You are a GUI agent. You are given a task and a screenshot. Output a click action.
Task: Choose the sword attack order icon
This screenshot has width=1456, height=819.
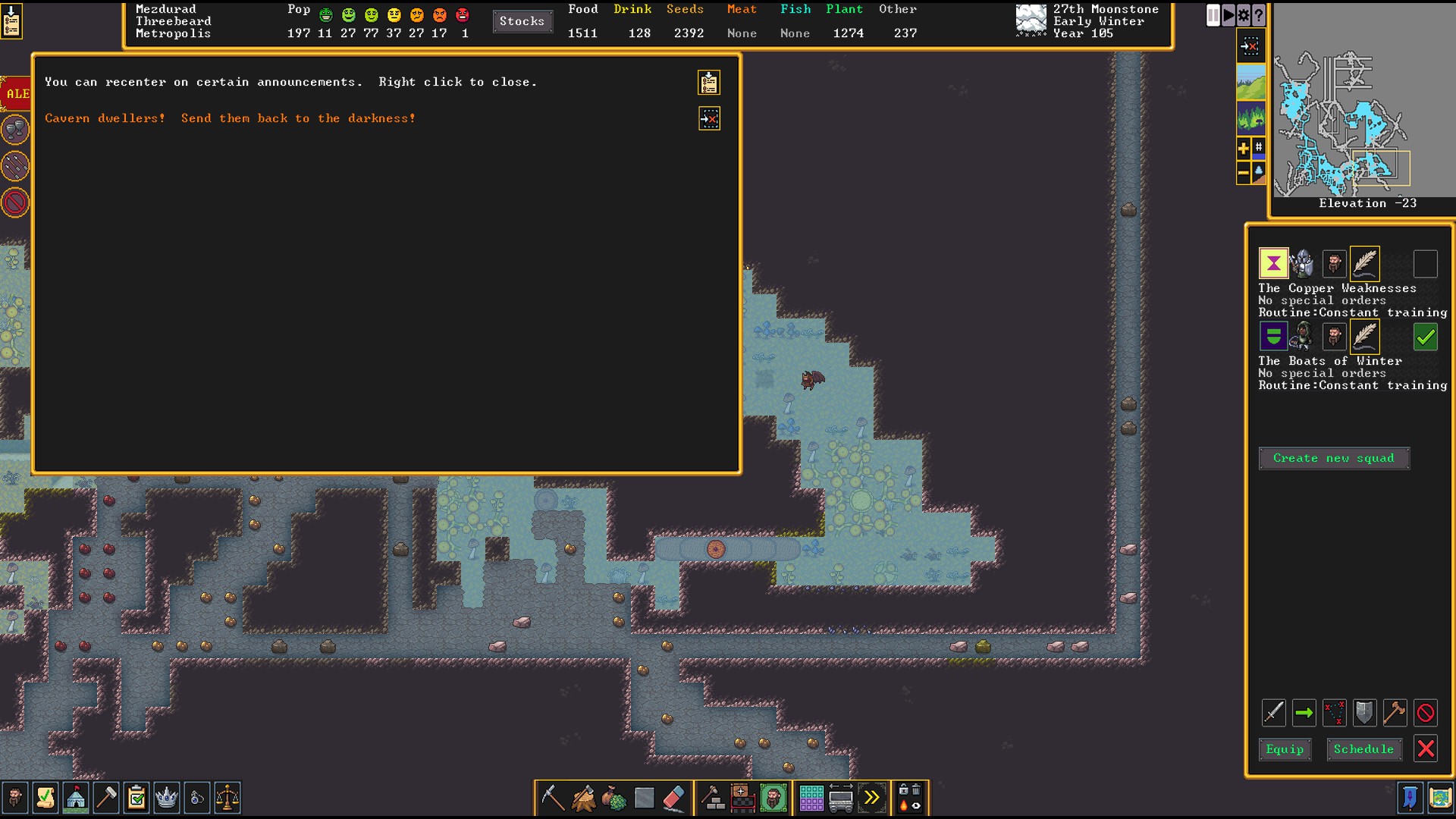[1274, 713]
